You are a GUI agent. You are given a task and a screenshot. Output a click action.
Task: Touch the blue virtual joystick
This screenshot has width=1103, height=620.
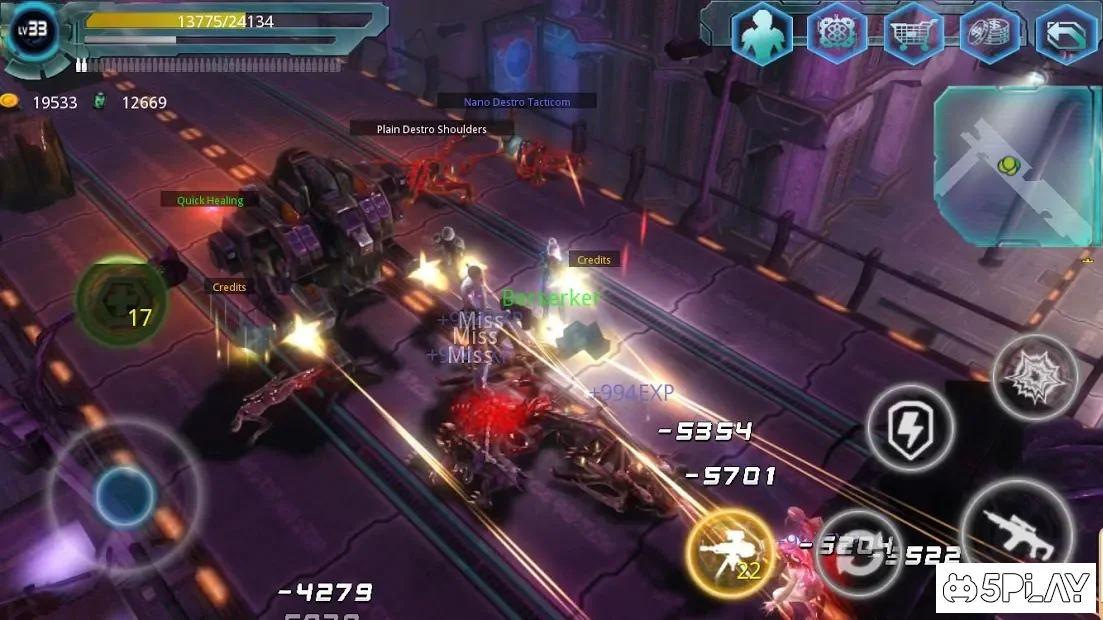pos(124,496)
